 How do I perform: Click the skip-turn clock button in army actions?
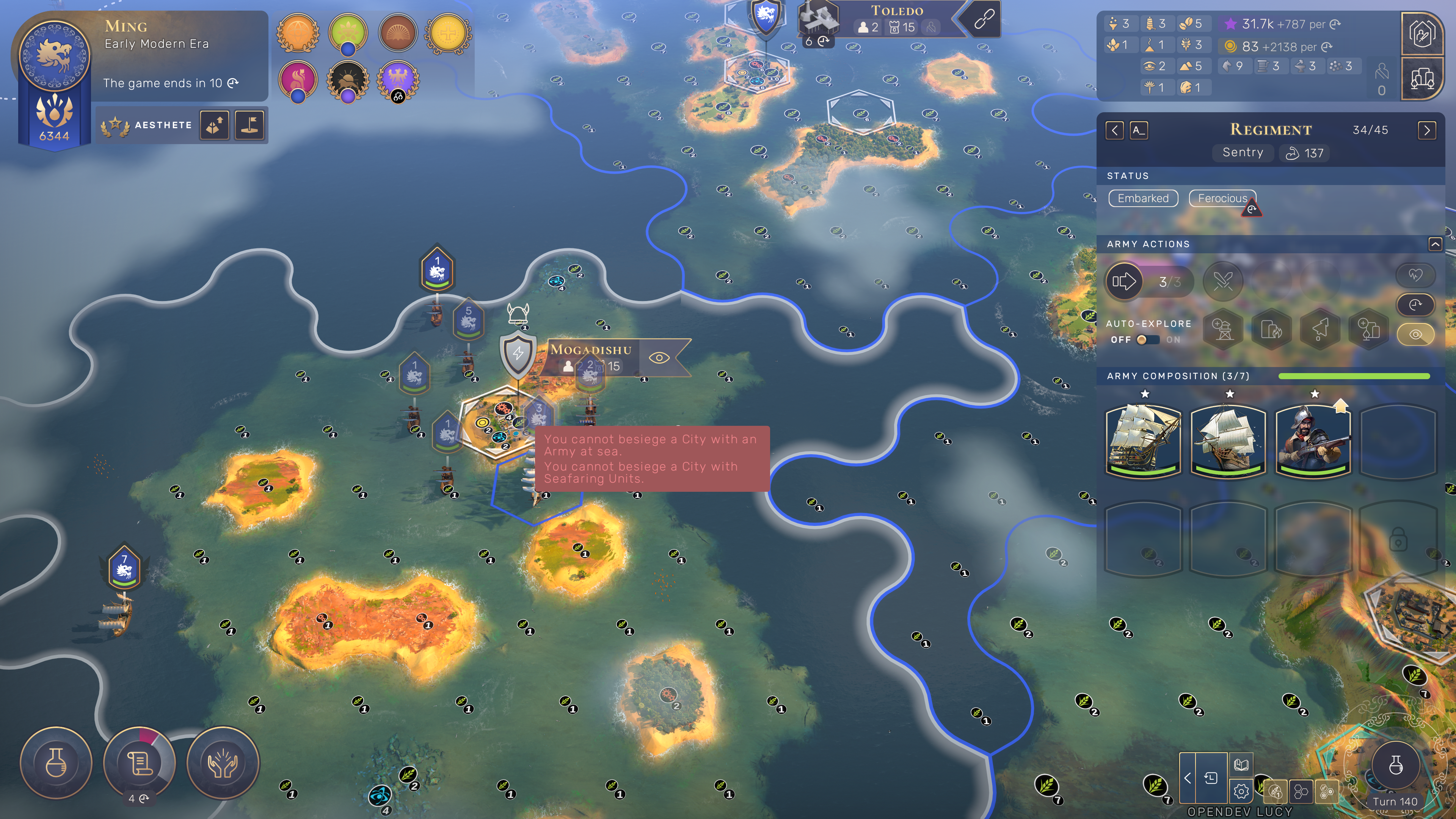pyautogui.click(x=1415, y=304)
